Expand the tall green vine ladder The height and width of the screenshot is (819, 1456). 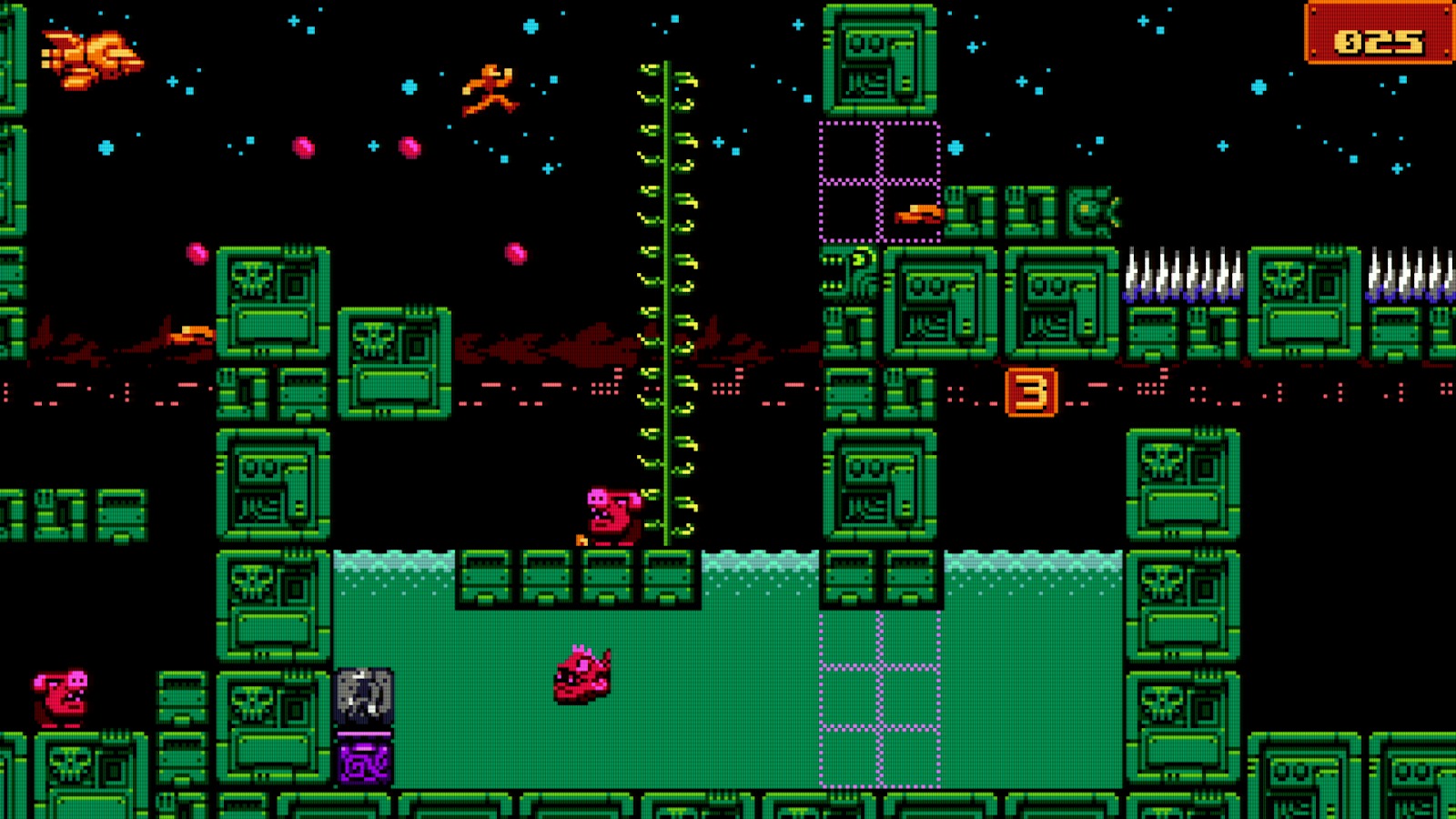click(x=669, y=300)
